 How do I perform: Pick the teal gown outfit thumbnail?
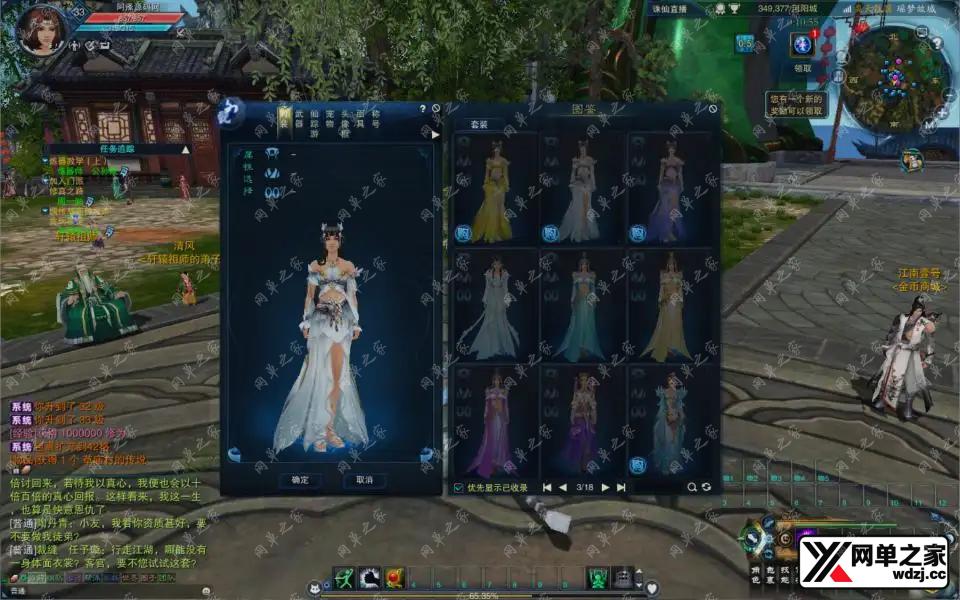pyautogui.click(x=583, y=305)
